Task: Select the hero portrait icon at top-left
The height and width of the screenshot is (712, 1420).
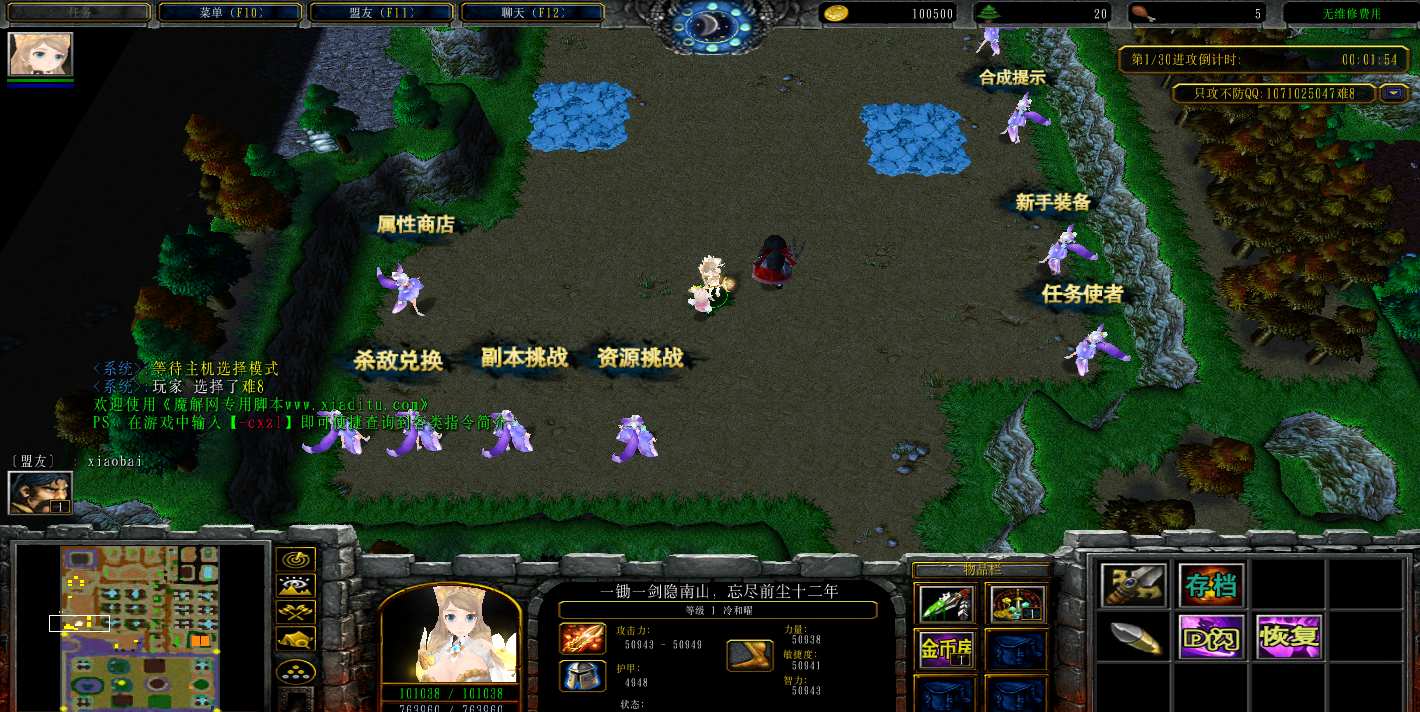Action: click(40, 54)
